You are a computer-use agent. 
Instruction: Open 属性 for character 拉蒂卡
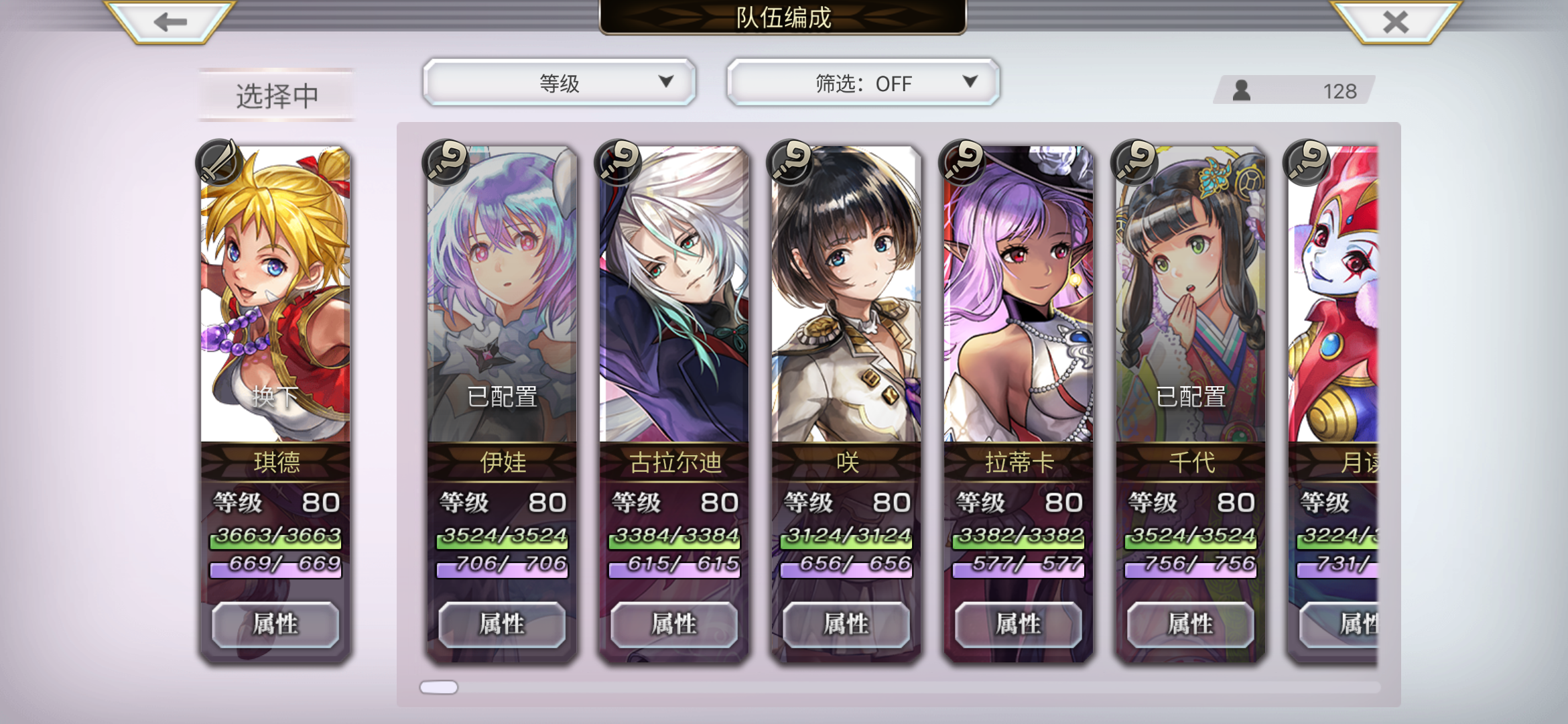(1019, 623)
